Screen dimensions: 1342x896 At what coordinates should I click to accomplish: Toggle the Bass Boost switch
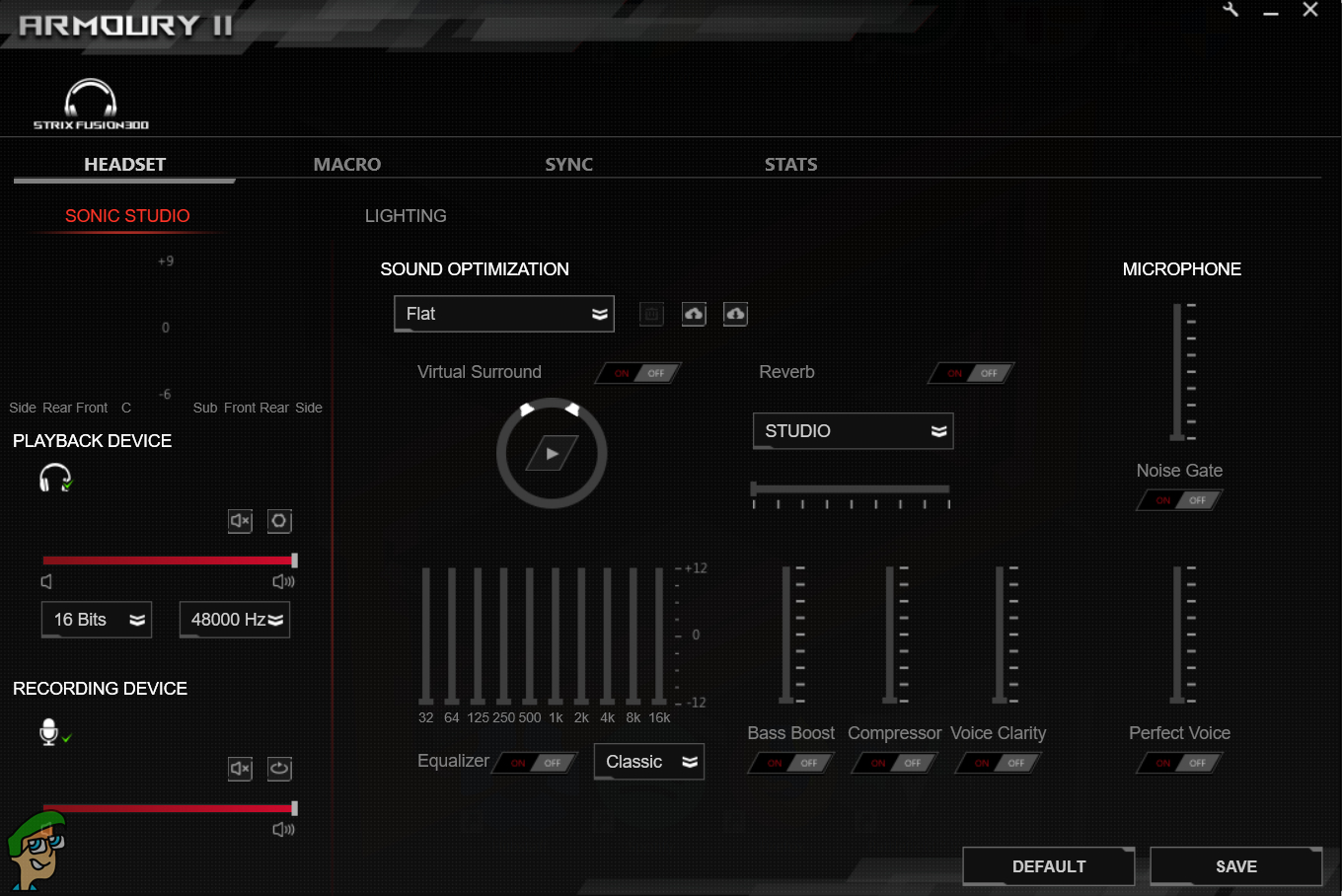(x=792, y=763)
